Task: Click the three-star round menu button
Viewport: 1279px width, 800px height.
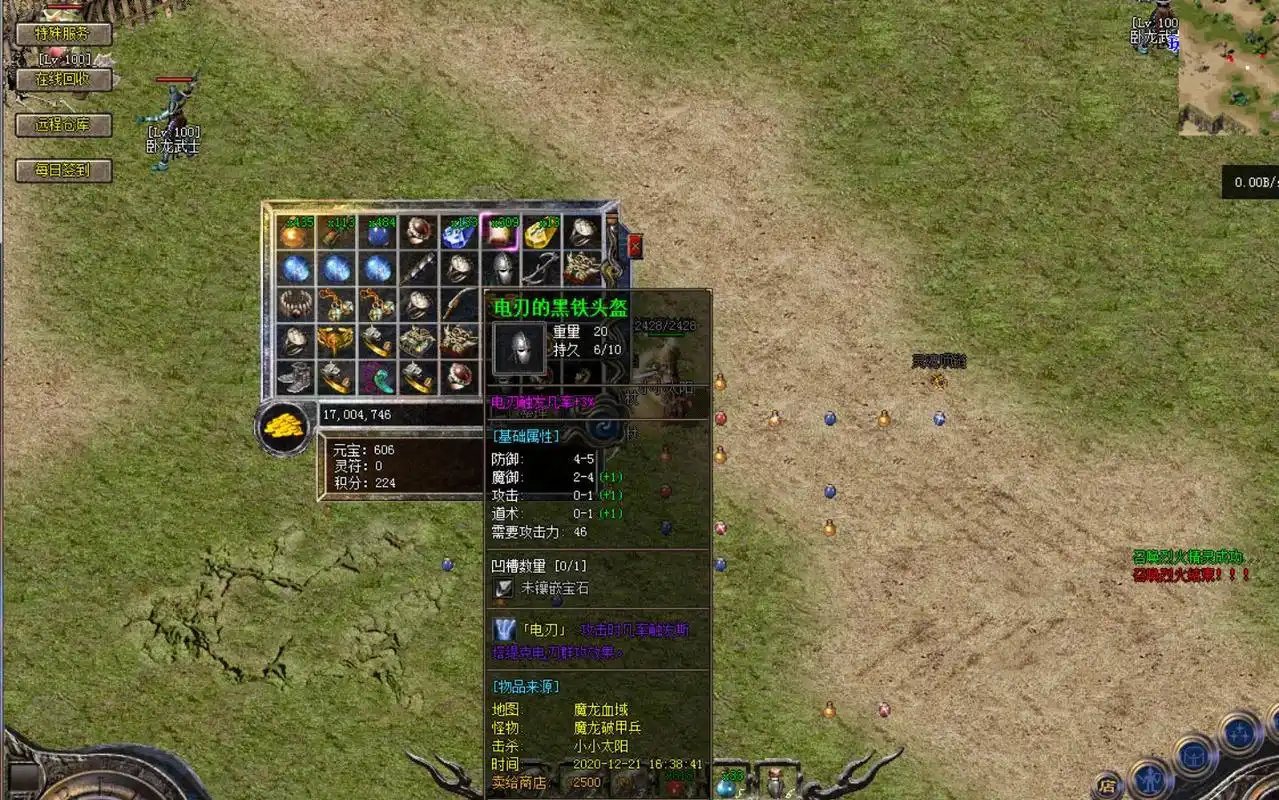Action: [1240, 732]
